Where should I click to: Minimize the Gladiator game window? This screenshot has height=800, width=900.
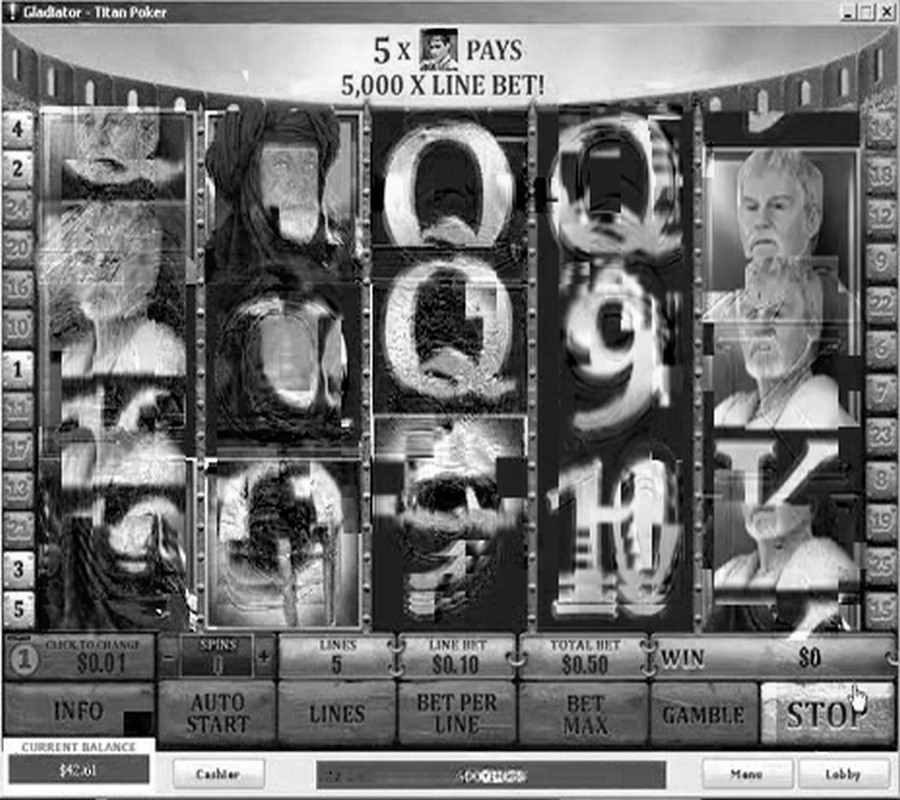(847, 12)
